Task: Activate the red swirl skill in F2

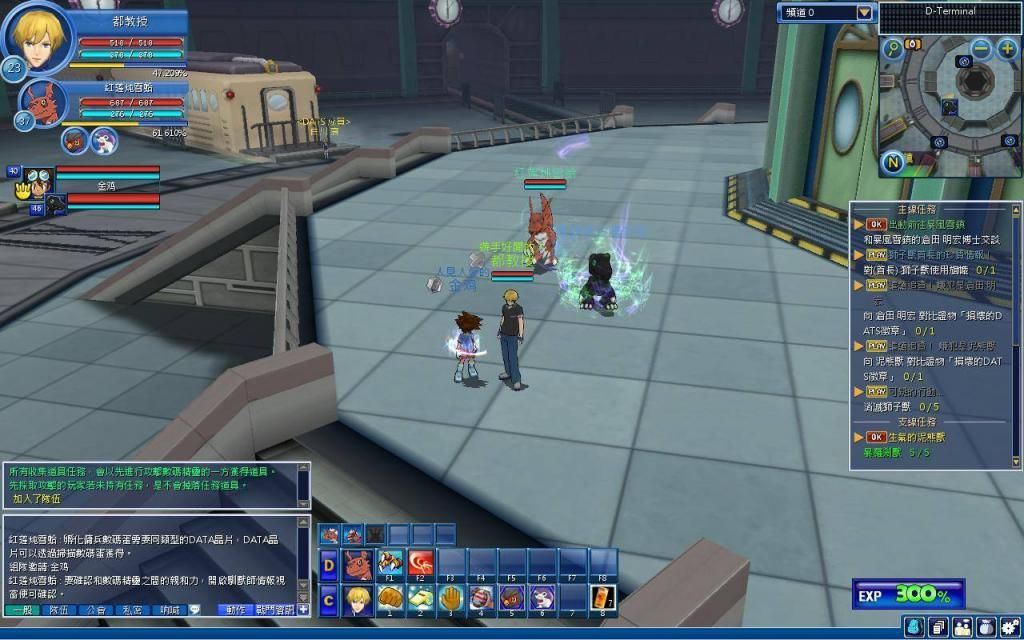Action: 421,565
